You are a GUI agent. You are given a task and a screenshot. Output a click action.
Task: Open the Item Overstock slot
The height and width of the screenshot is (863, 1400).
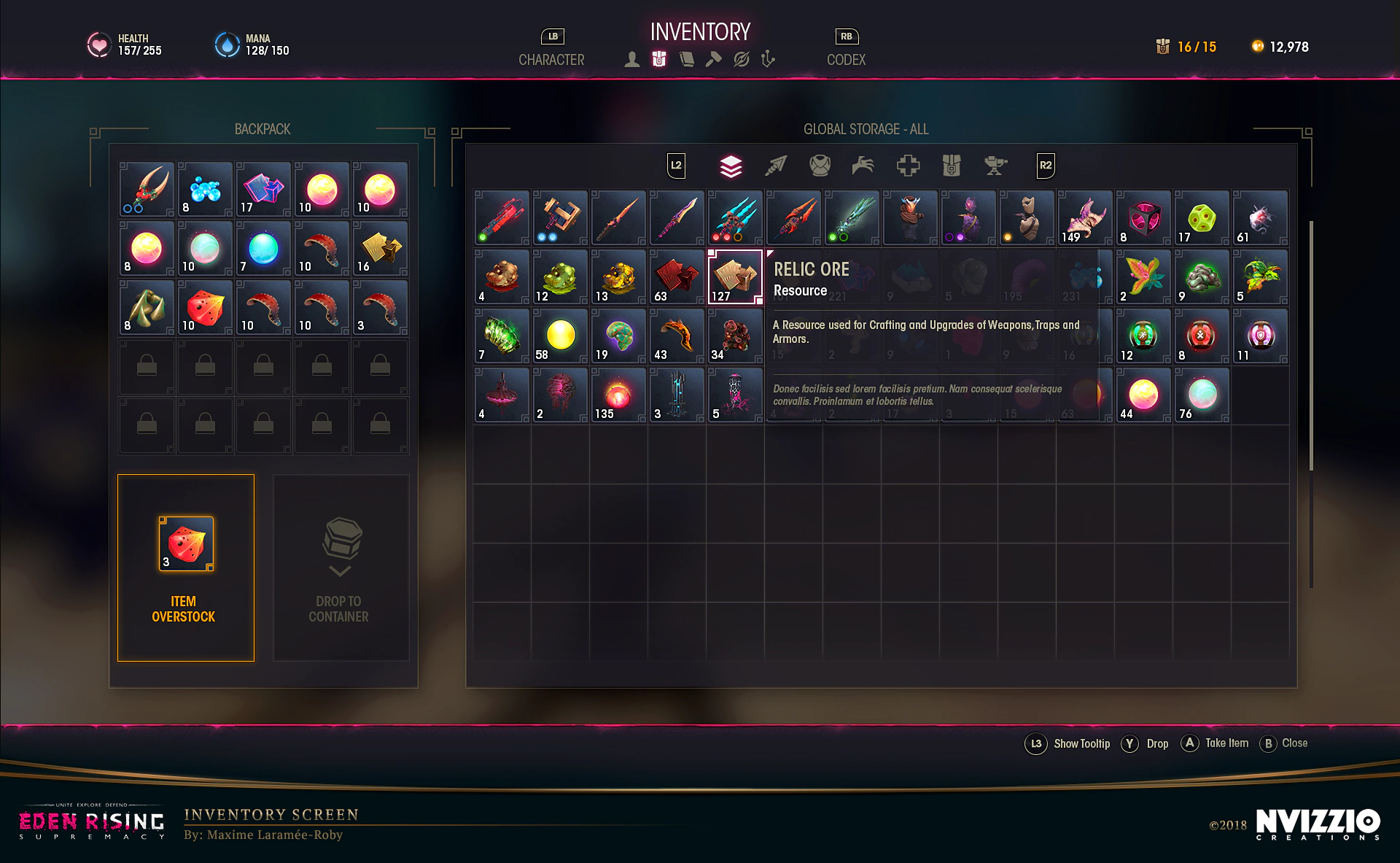[186, 568]
